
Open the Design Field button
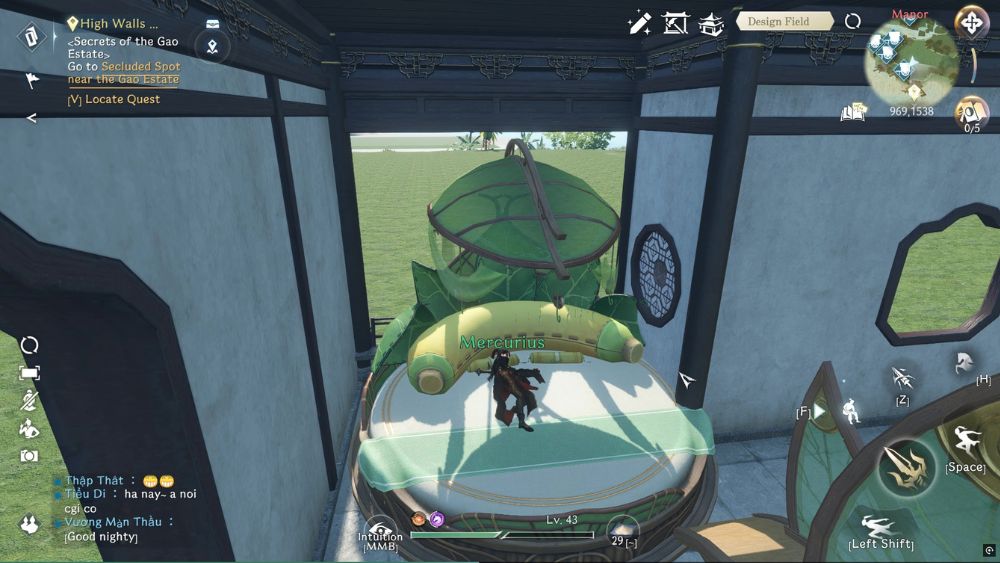pos(785,21)
